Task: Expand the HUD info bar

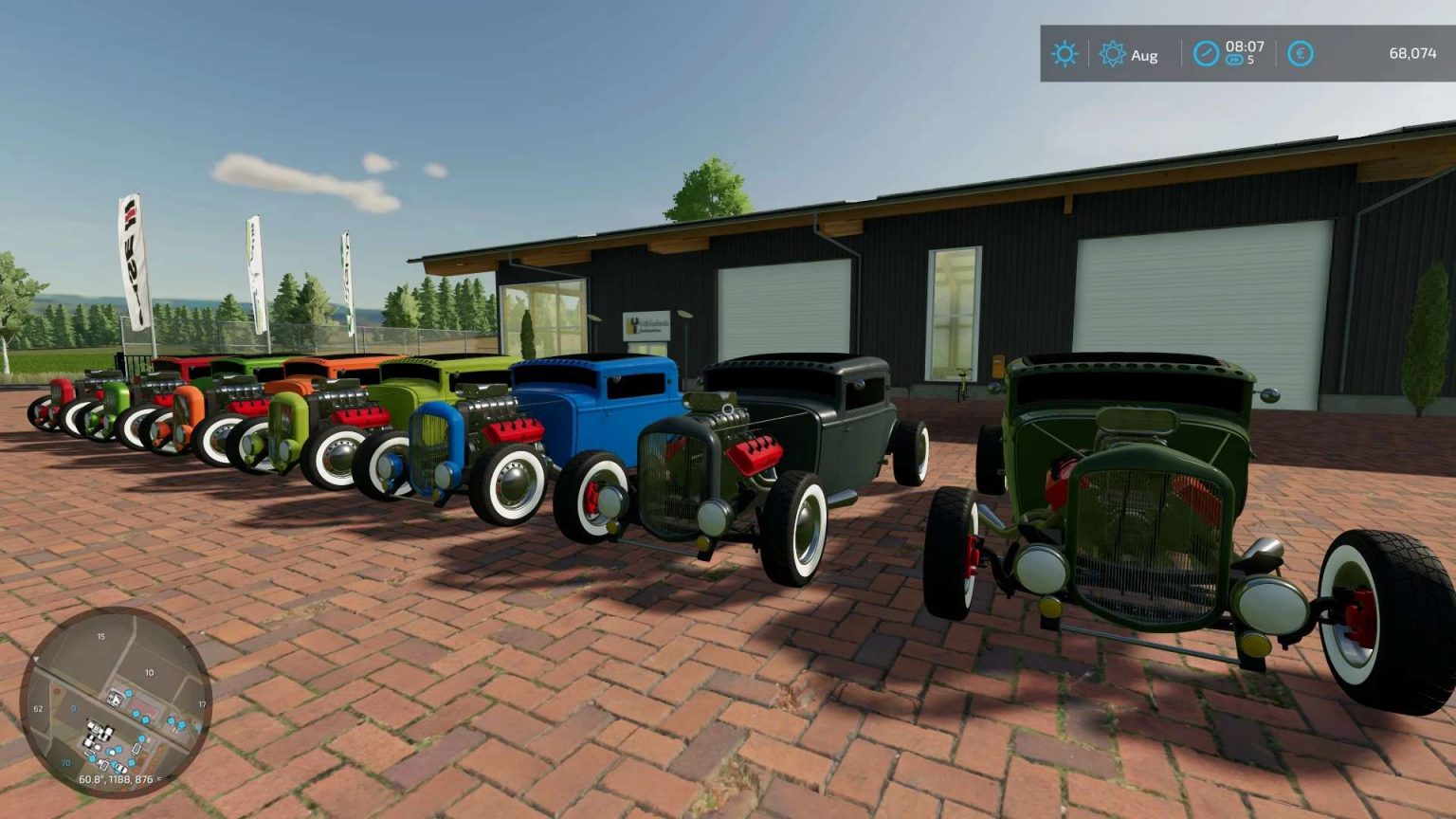Action: (x=1242, y=52)
